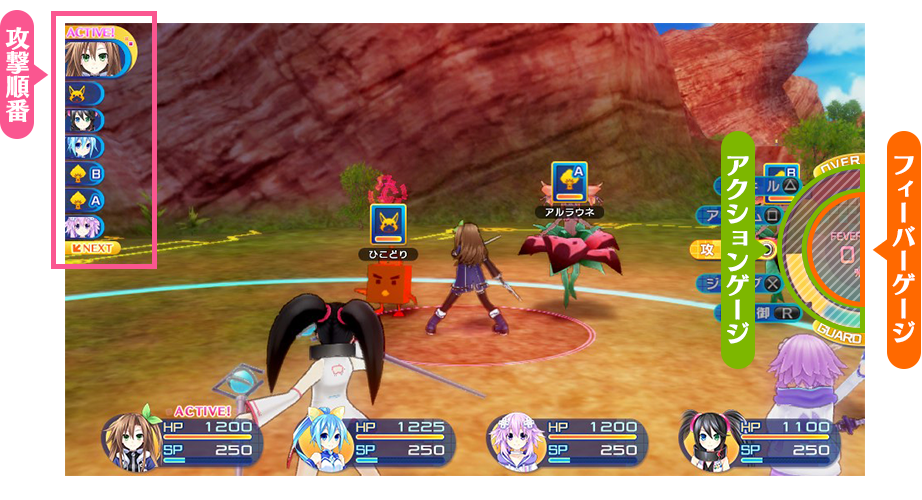Image resolution: width=922 pixels, height=500 pixels.
Task: Select the purple-haired girl turn-order icon
Action: [82, 227]
